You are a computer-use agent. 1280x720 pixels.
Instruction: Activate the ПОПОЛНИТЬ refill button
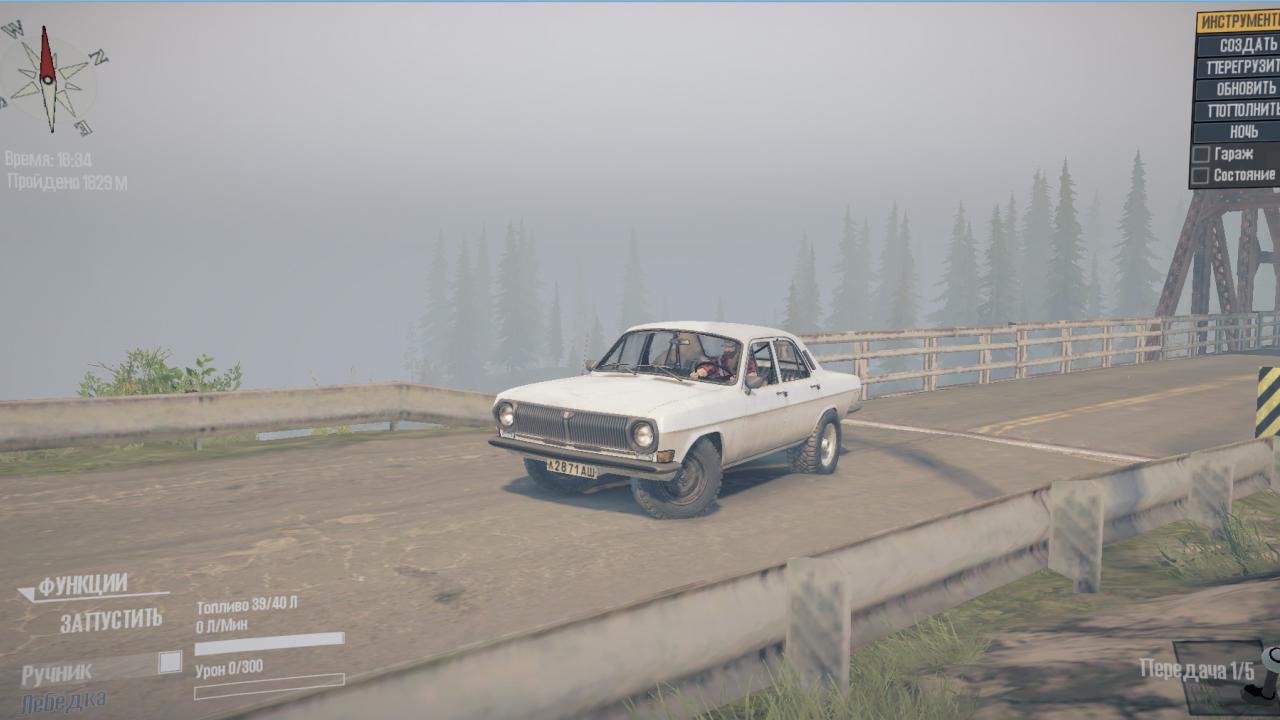(x=1240, y=110)
